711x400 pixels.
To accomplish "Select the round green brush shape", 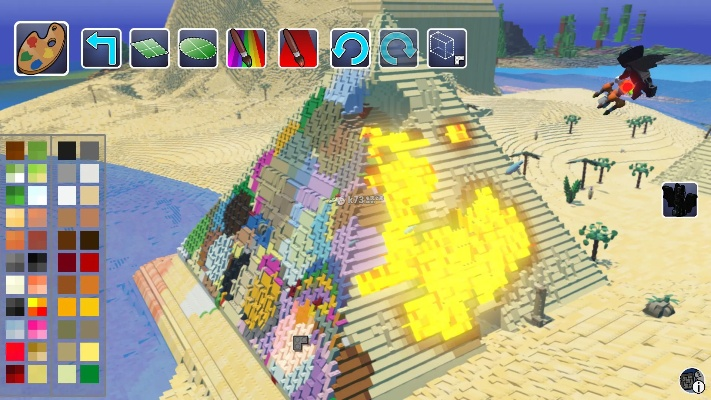I will pos(198,48).
